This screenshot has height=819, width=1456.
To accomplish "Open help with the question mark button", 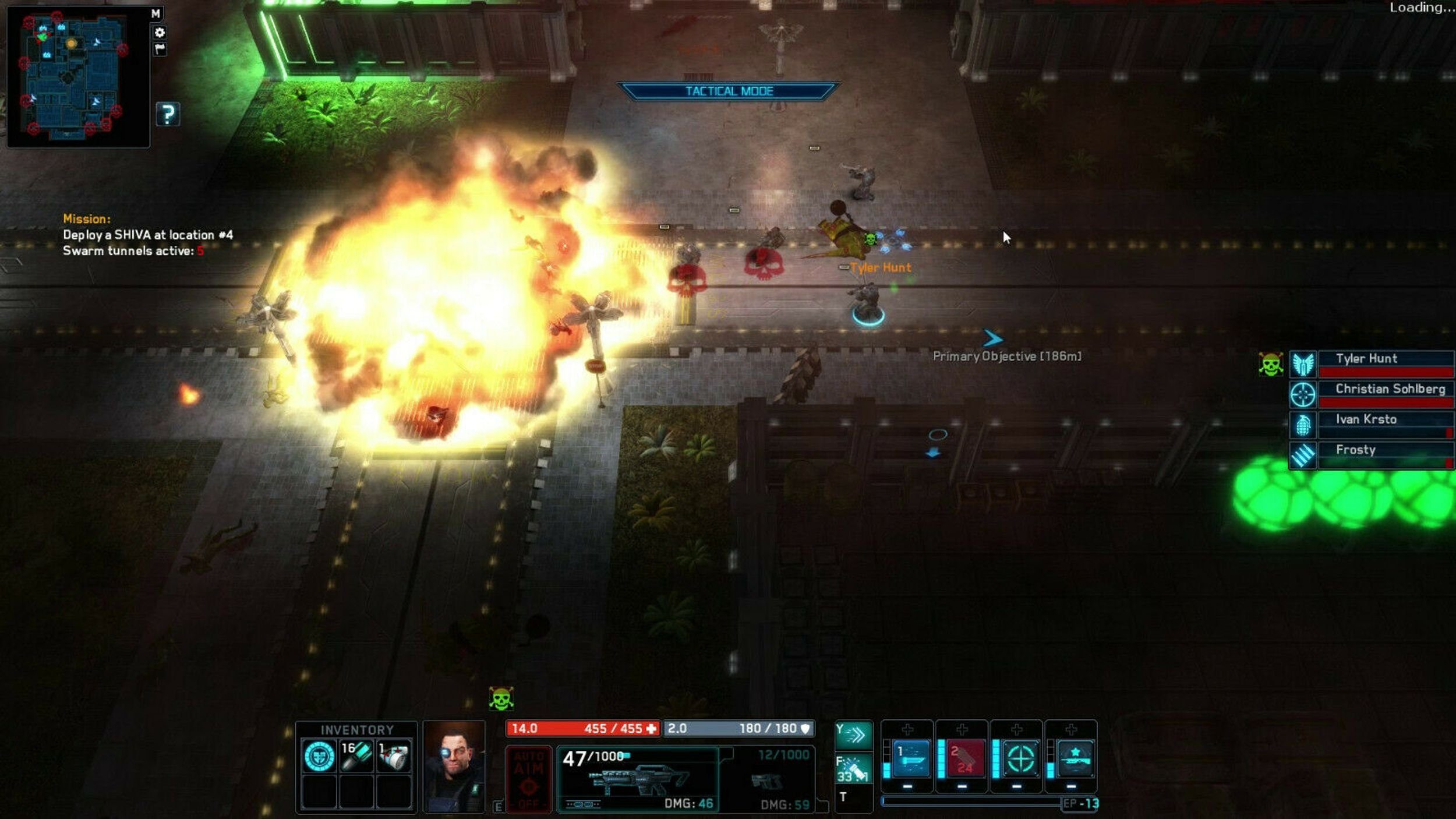I will tap(168, 114).
